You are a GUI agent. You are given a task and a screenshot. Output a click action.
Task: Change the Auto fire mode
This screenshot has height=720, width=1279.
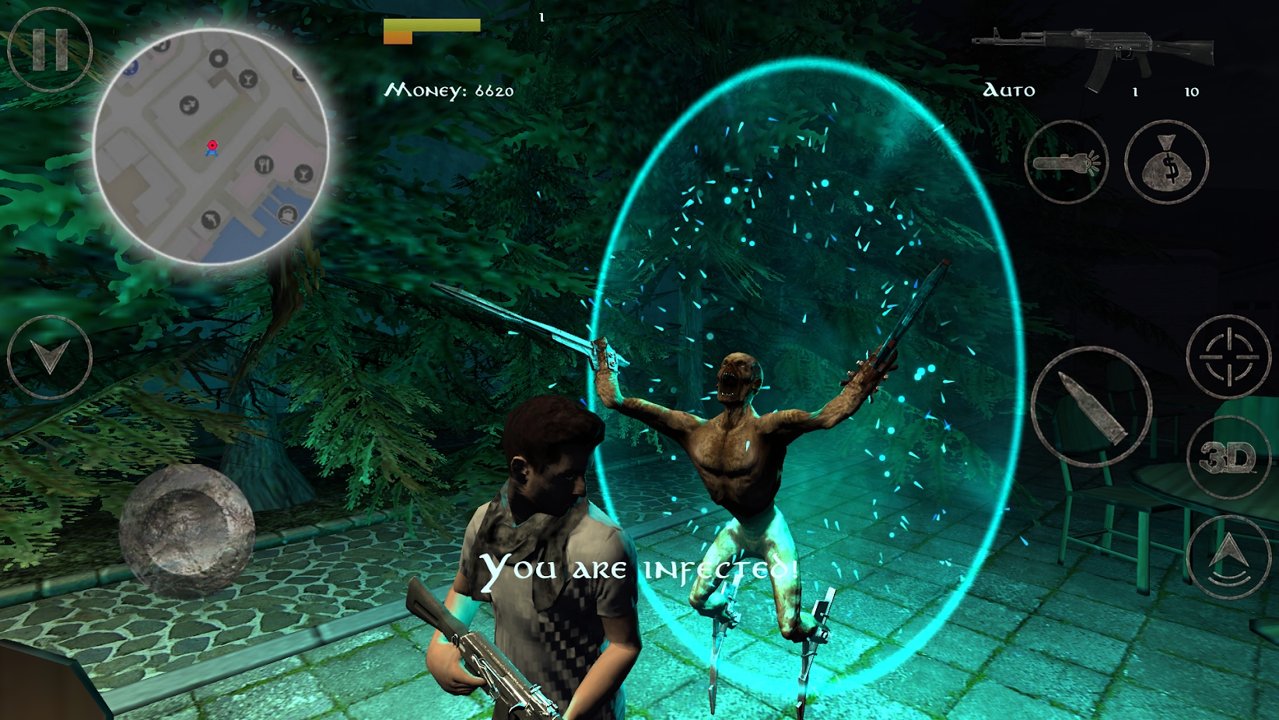point(1009,91)
